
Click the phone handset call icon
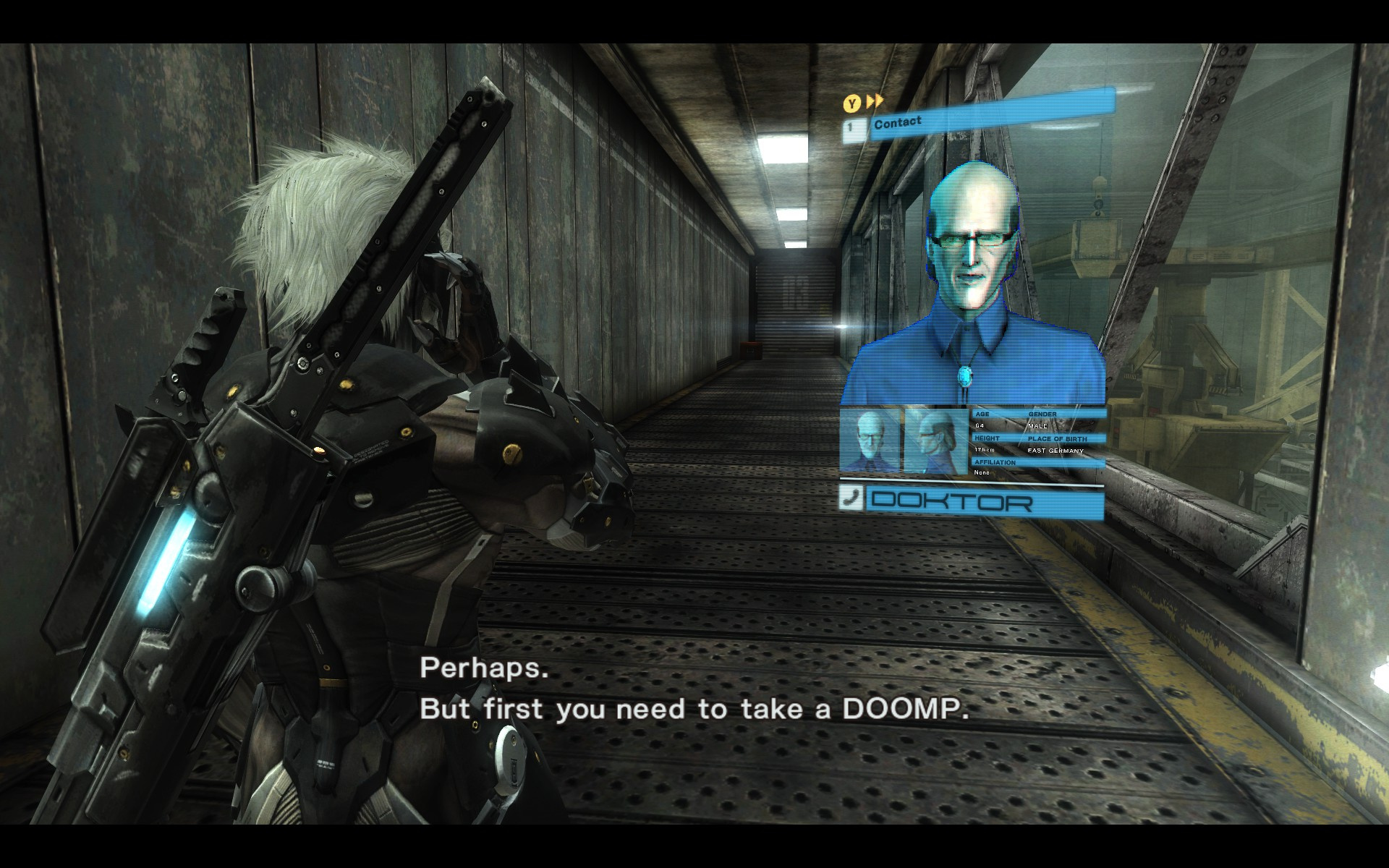tap(852, 497)
